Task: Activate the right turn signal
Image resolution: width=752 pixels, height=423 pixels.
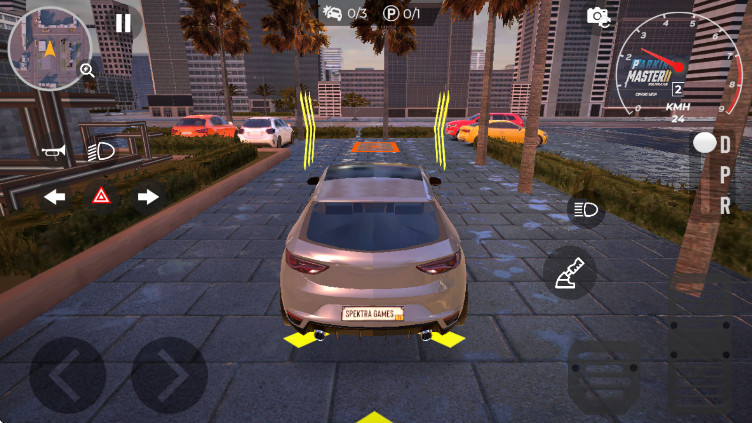Action: 148,197
